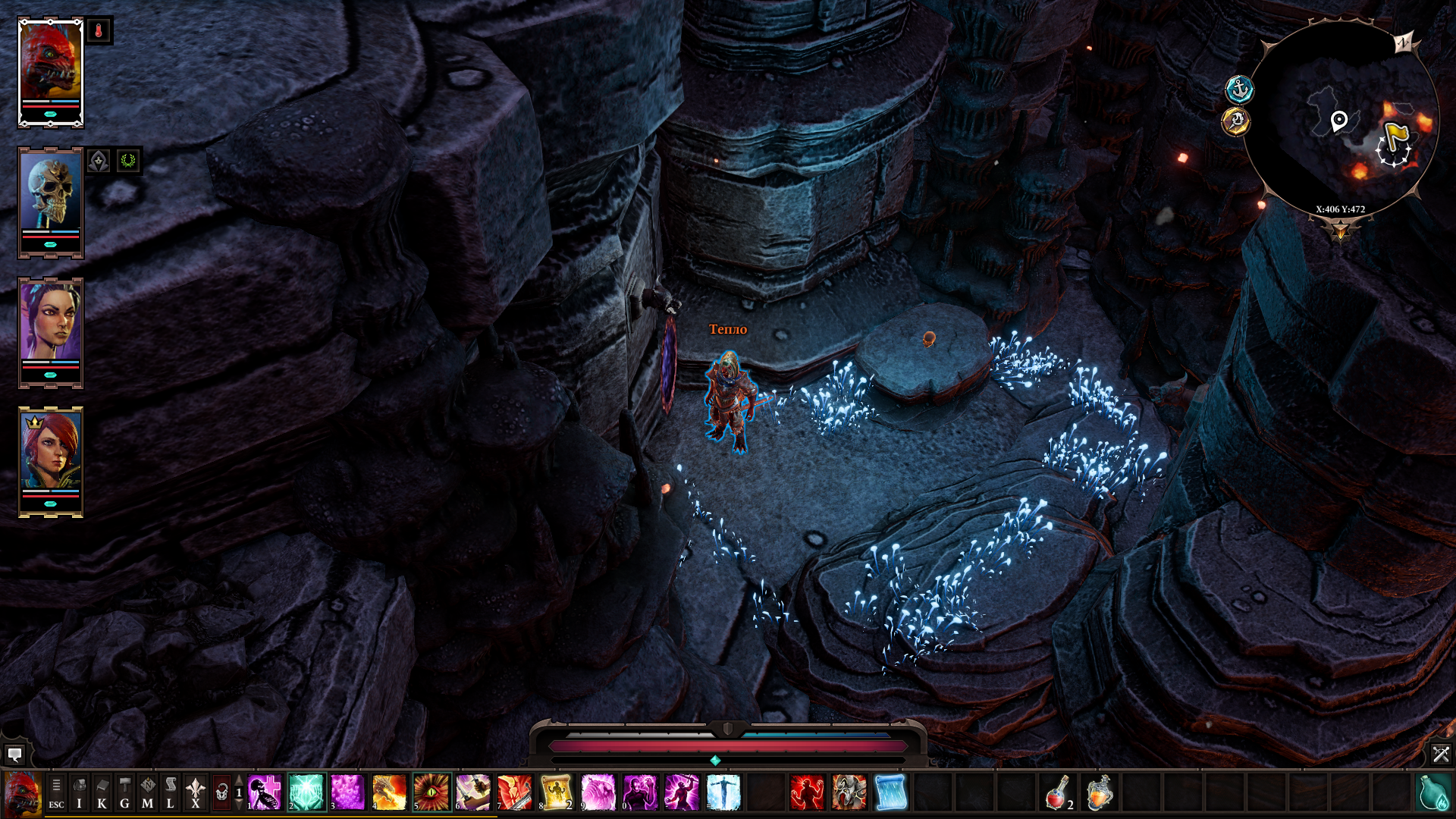Expand the minimap using the bottom gold arrow
This screenshot has width=1456, height=819.
(1340, 230)
